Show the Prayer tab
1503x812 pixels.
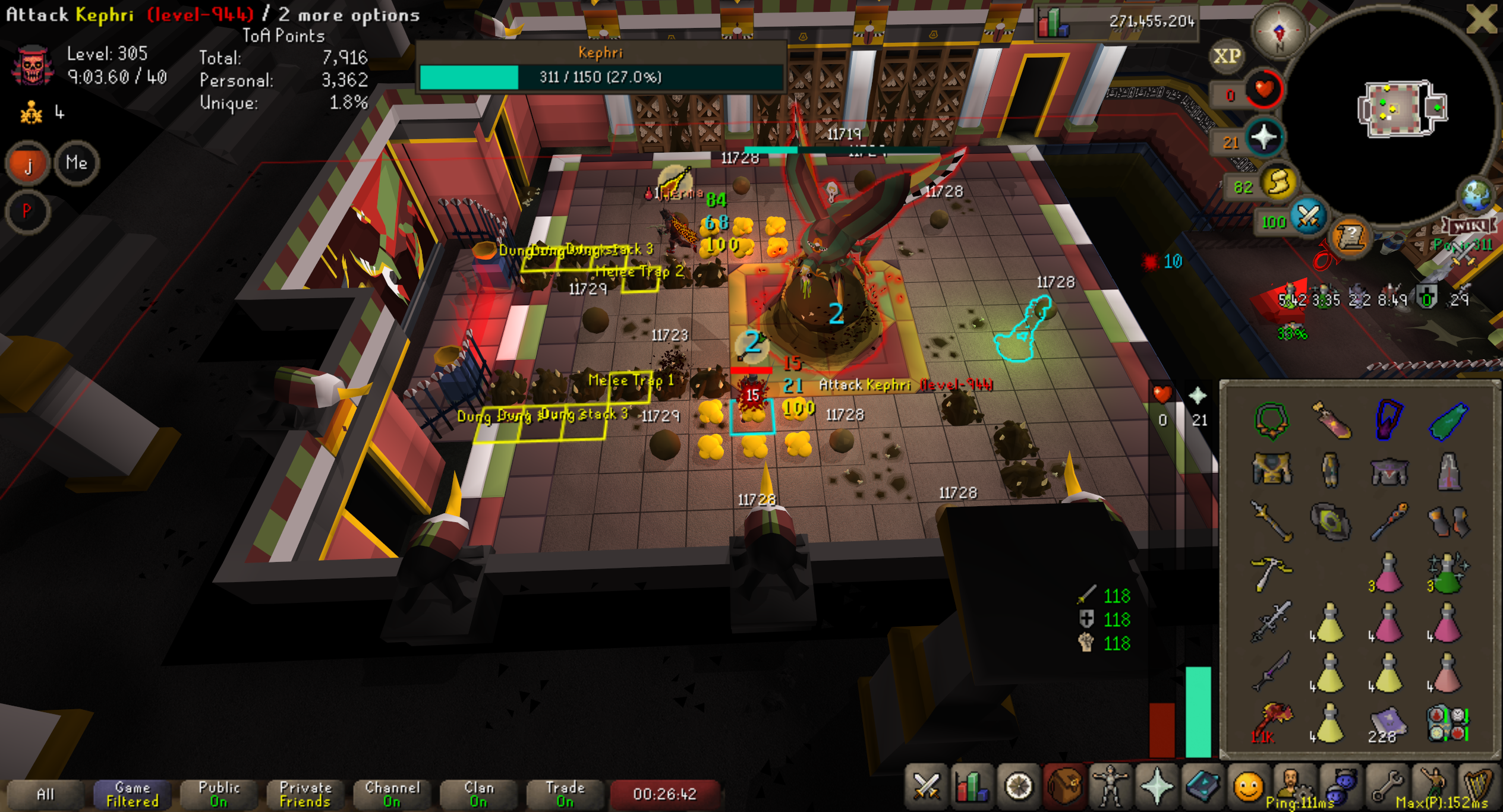[1156, 787]
